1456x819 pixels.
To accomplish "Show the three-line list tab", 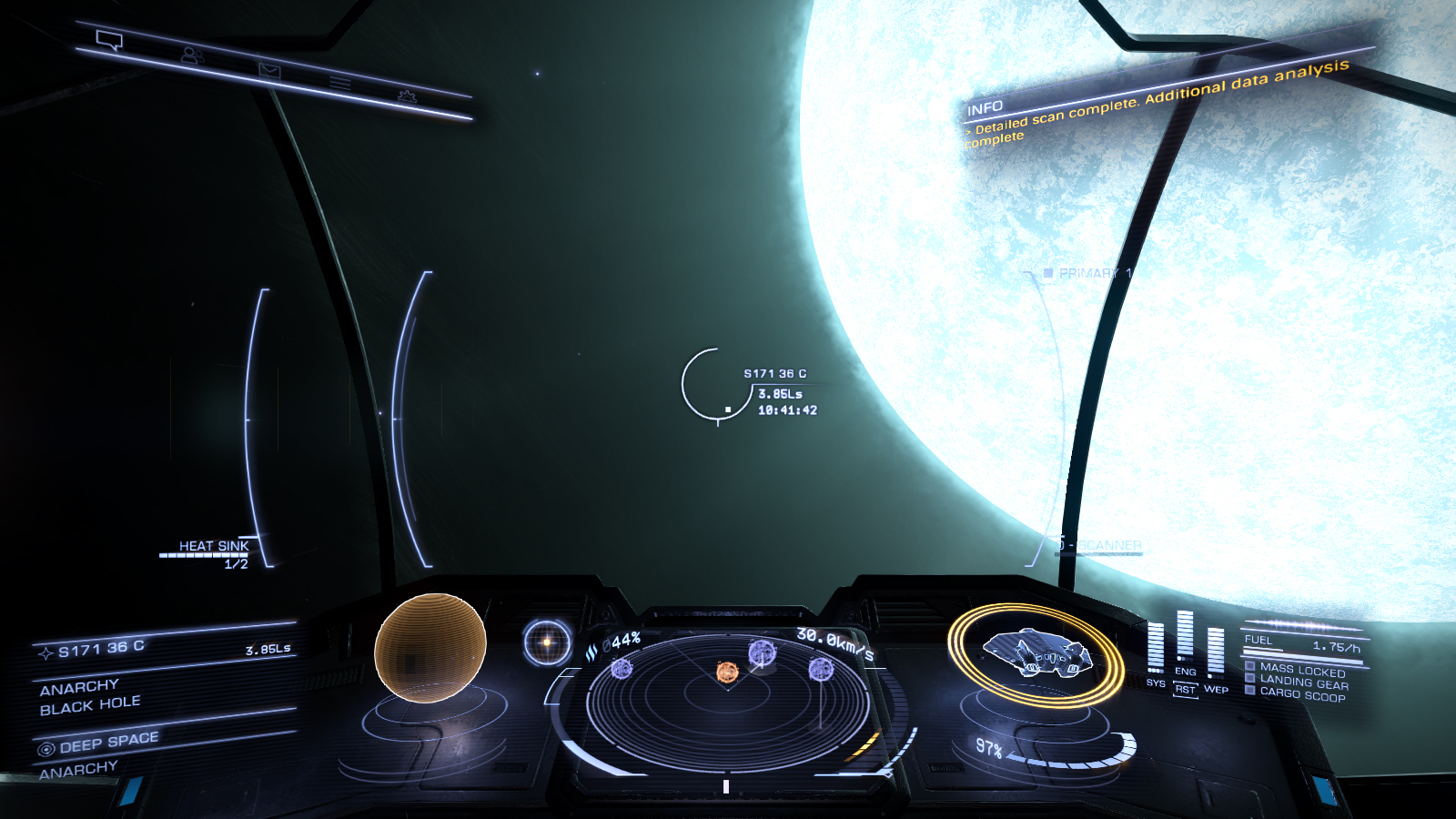I will (340, 84).
